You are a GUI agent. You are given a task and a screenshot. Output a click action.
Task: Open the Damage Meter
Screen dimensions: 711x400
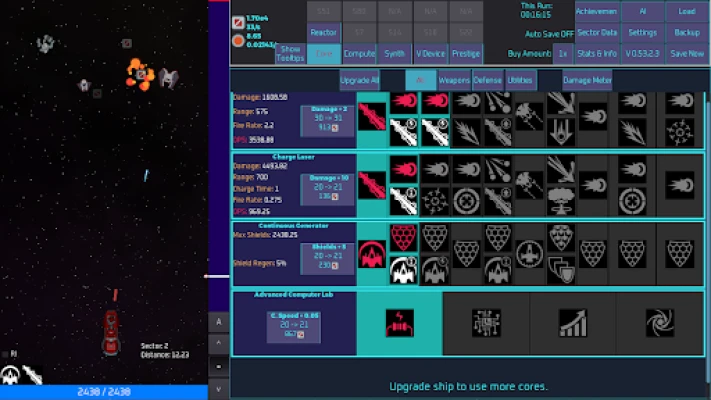[586, 80]
